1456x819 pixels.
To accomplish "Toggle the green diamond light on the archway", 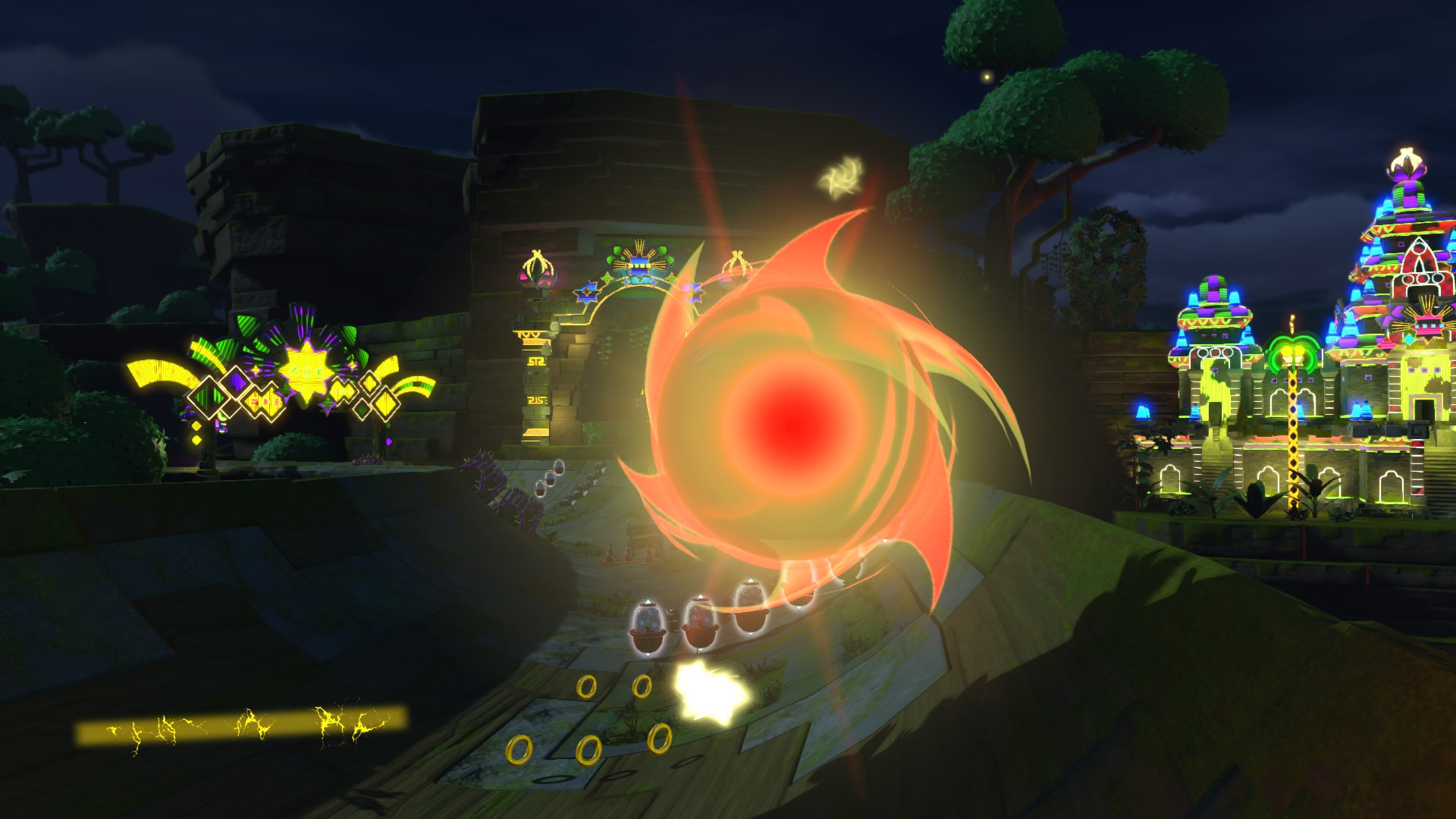I will point(607,279).
